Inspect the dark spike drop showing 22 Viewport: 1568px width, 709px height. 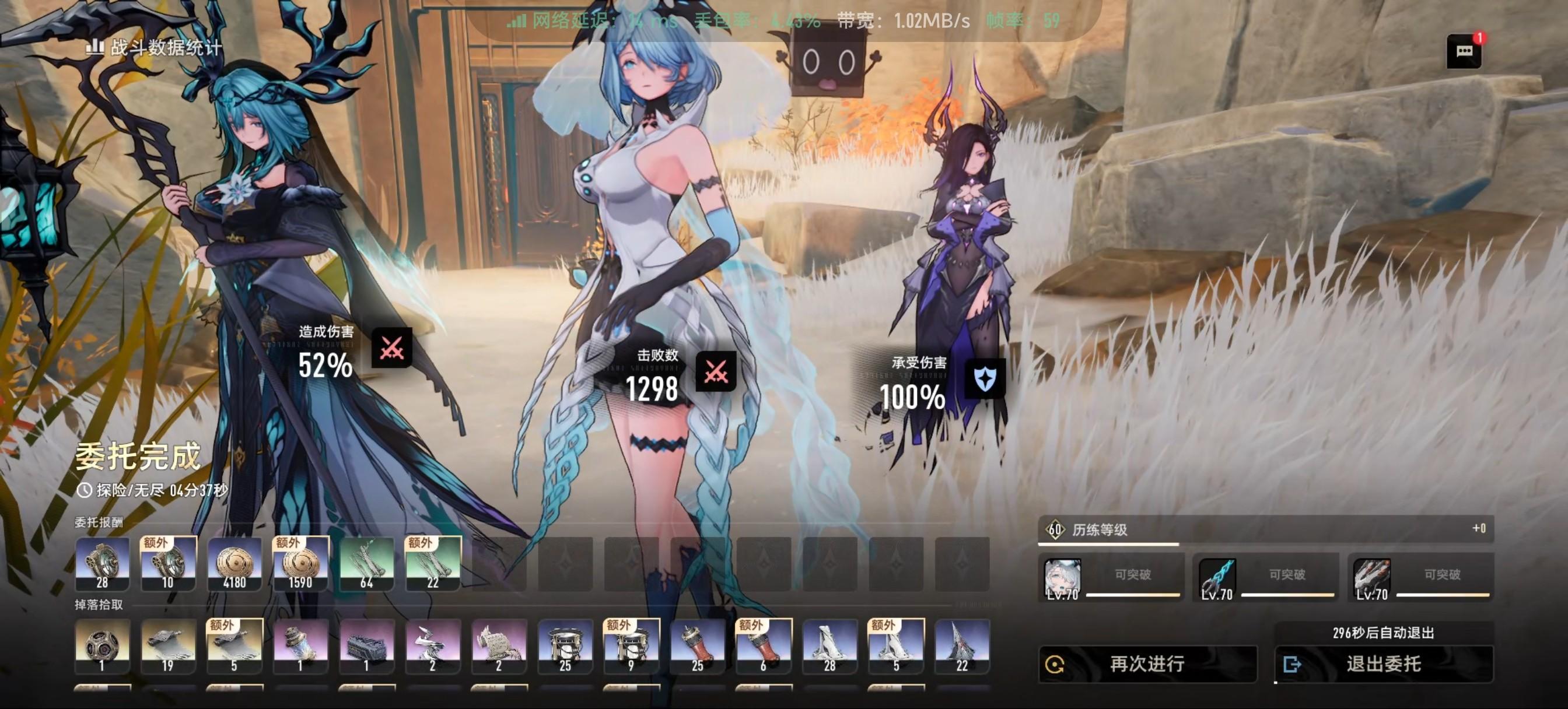[x=962, y=646]
